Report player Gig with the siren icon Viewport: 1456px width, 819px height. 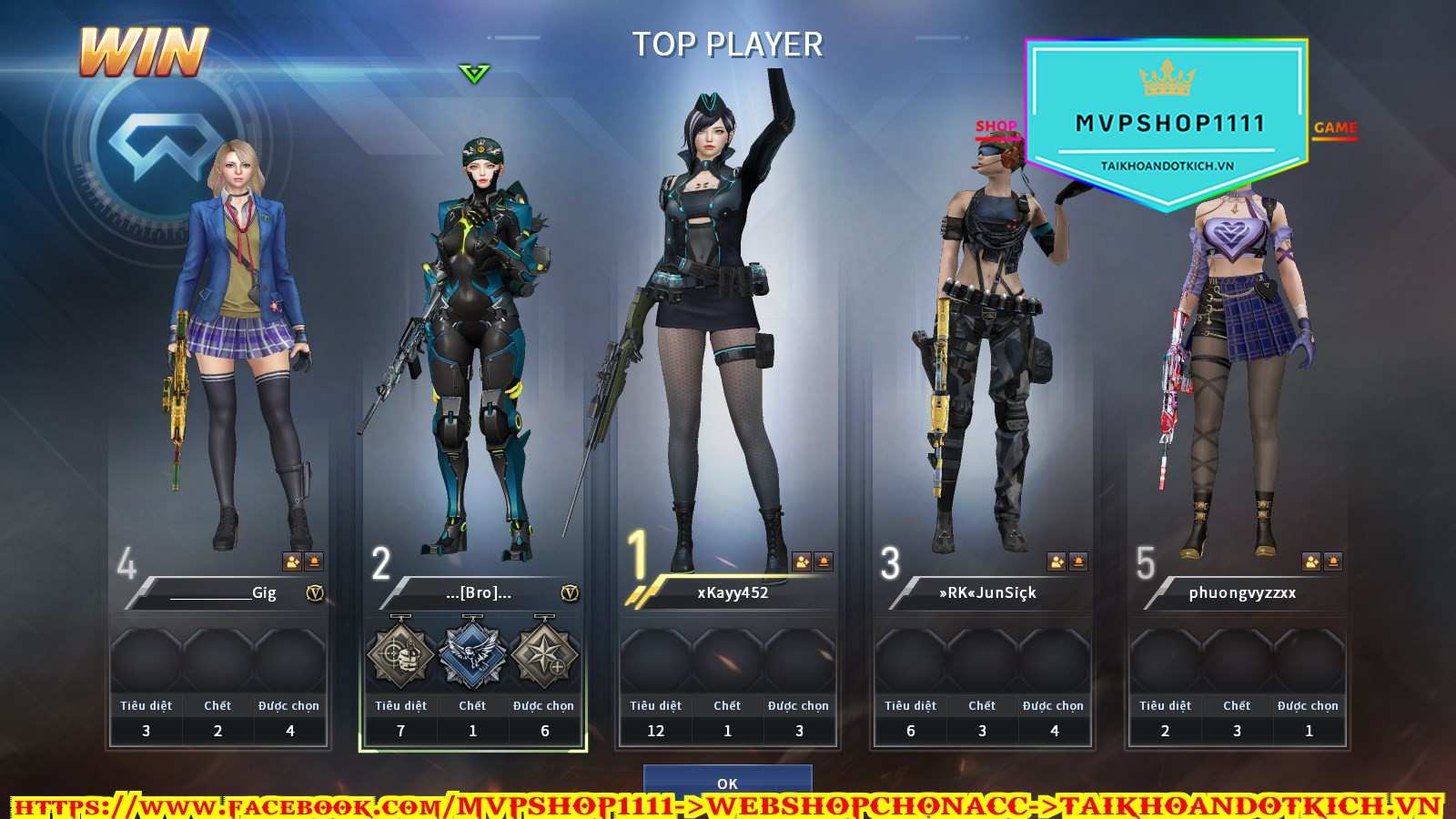pos(314,561)
